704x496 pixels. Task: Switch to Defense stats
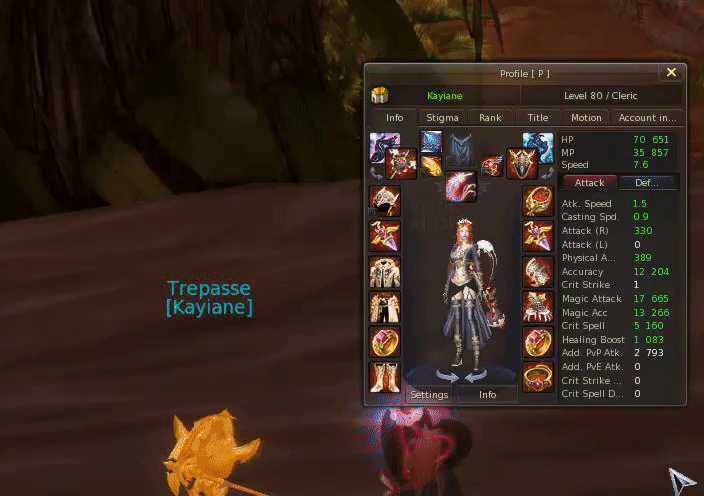(x=648, y=183)
